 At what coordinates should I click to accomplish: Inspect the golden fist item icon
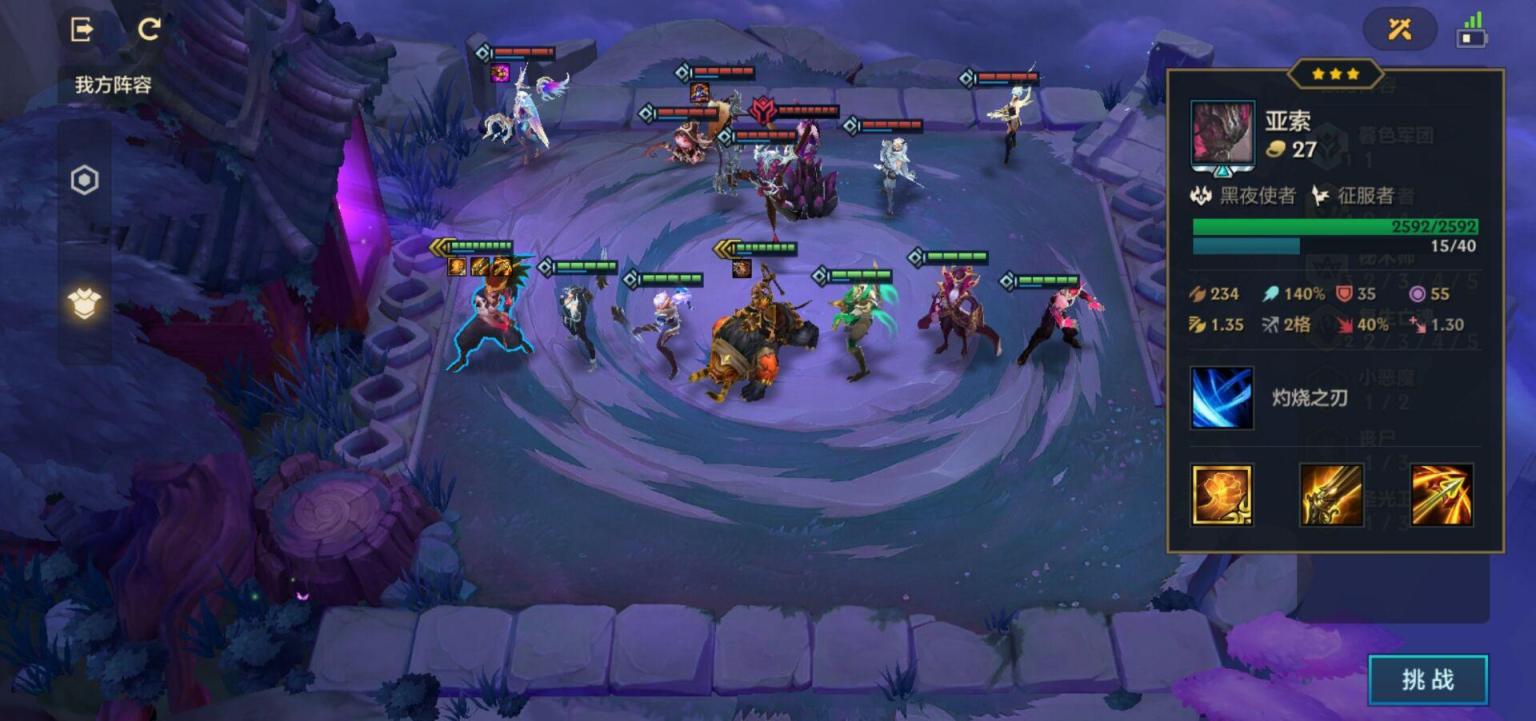coord(1222,495)
